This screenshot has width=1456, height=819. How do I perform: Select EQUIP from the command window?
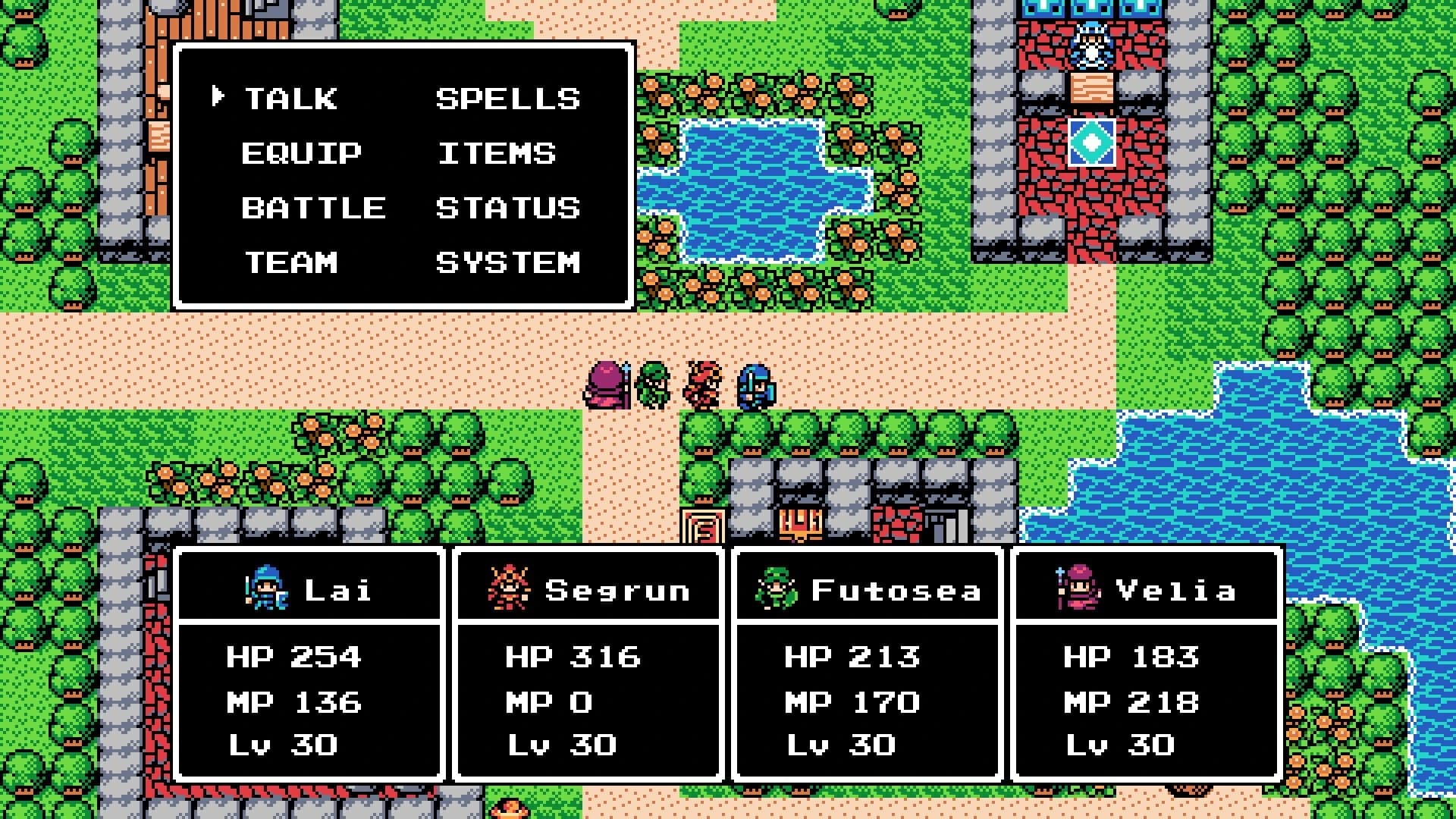[301, 153]
